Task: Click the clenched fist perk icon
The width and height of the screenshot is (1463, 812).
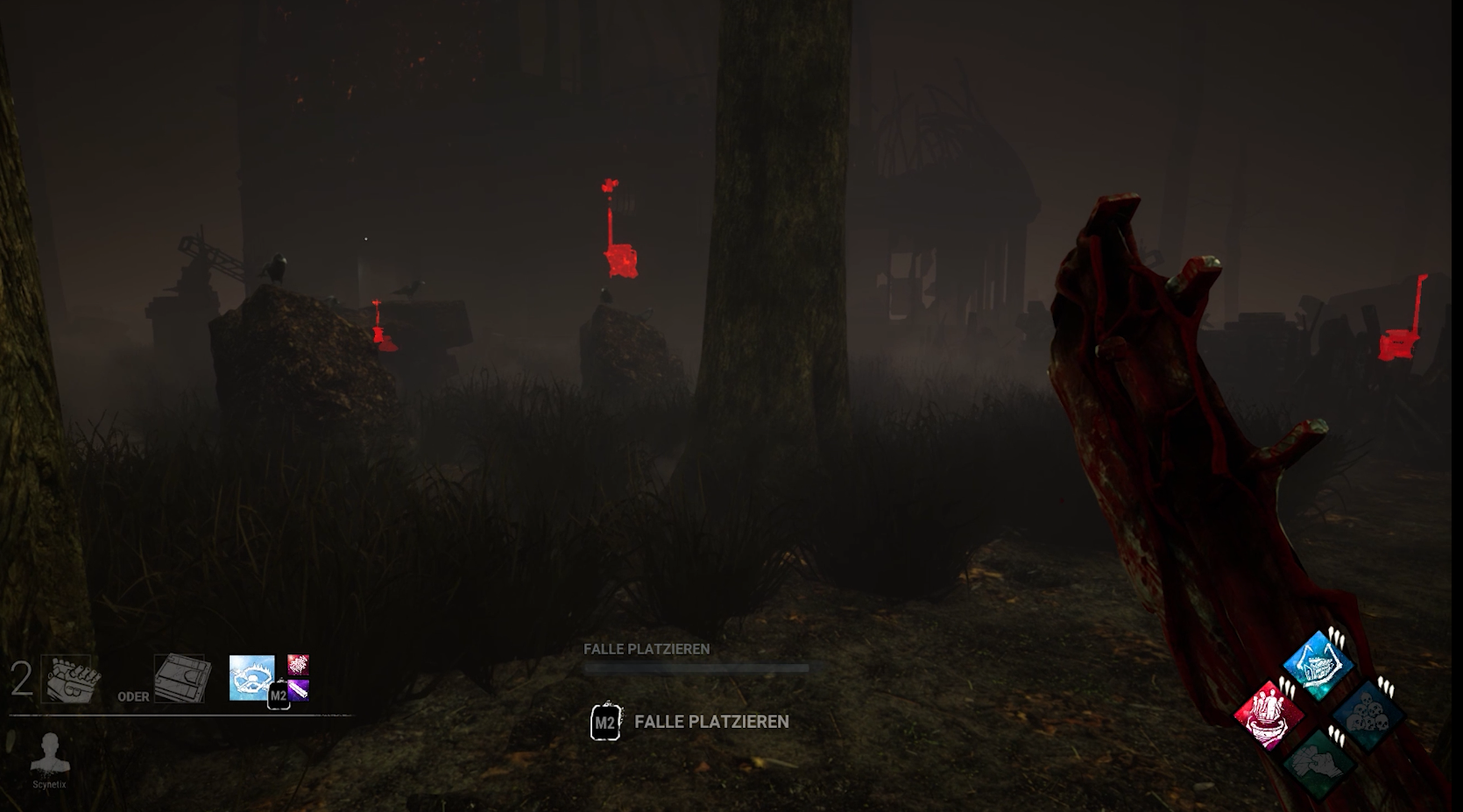Action: point(1318,762)
